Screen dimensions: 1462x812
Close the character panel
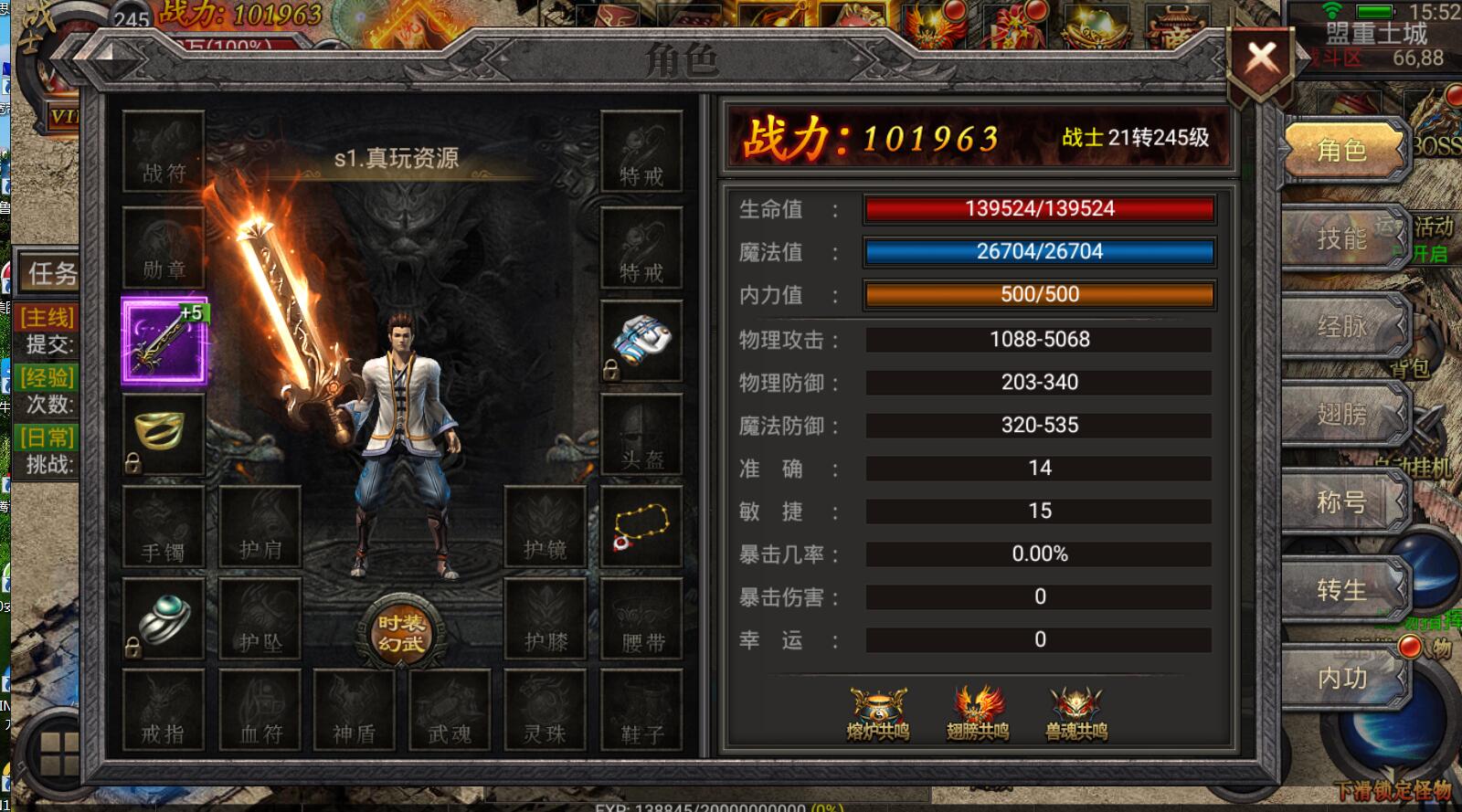click(1262, 61)
